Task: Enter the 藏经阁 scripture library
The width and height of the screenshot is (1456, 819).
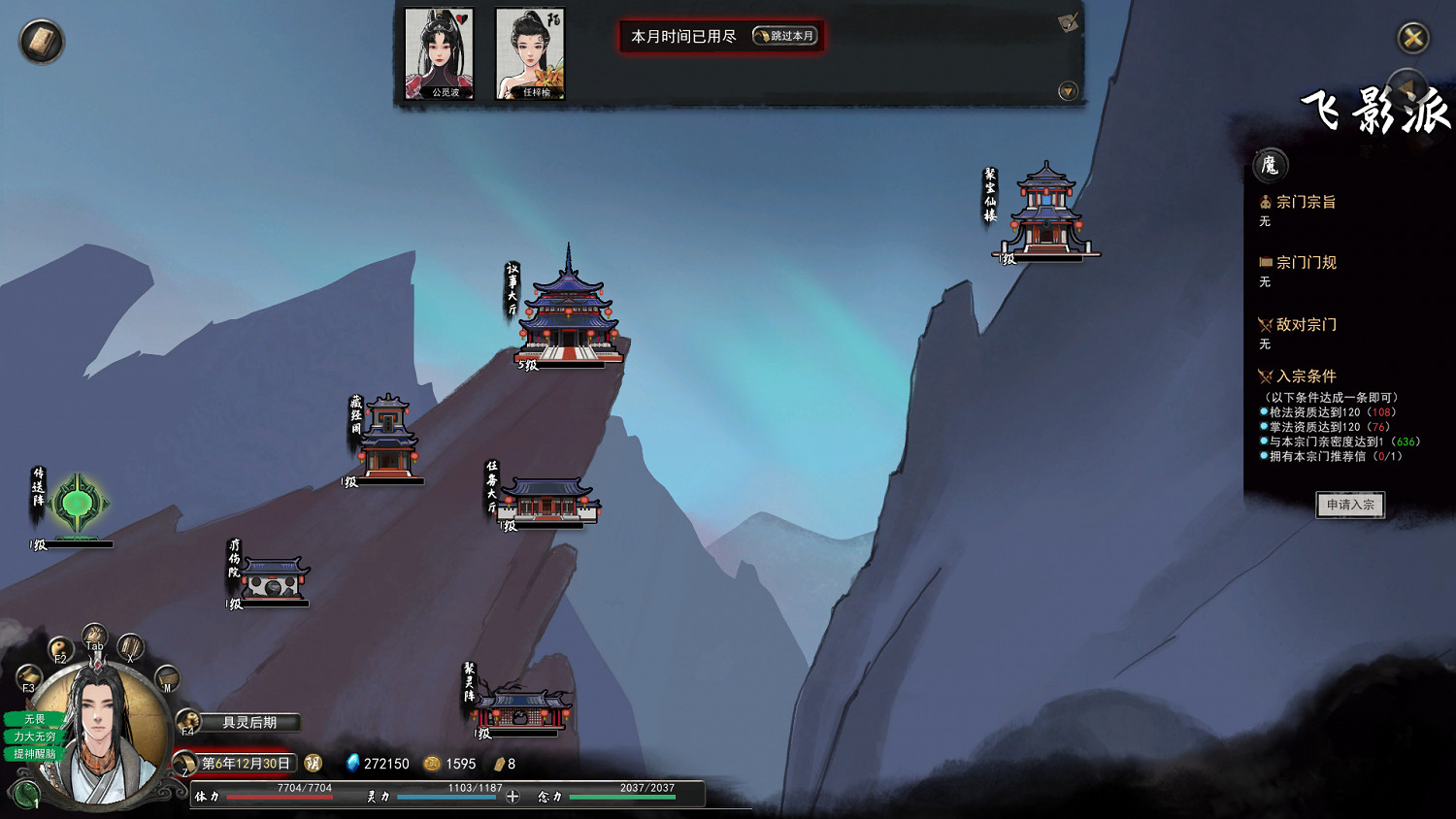Action: pyautogui.click(x=388, y=439)
